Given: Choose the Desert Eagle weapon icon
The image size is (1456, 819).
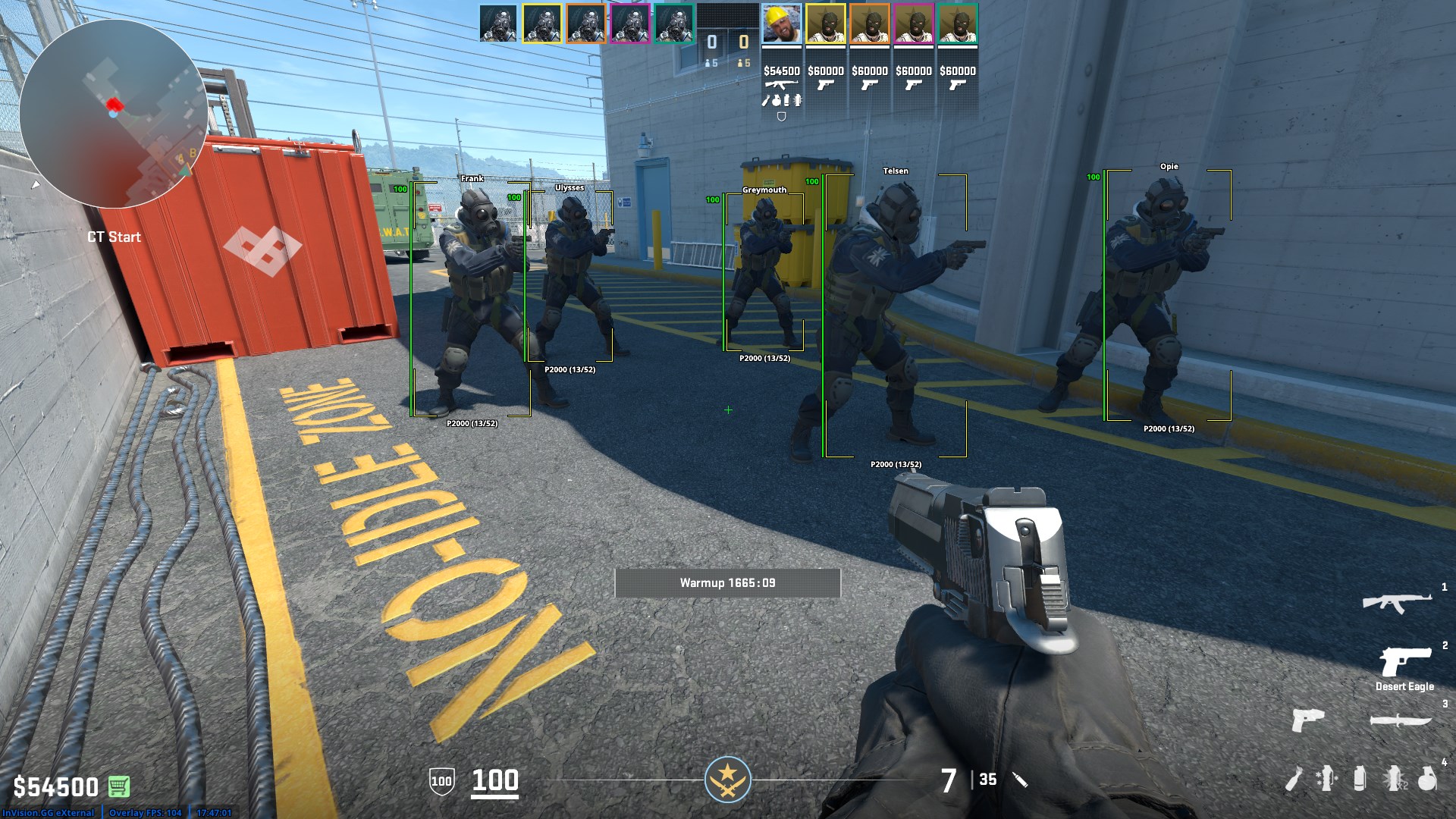Looking at the screenshot, I should (1404, 661).
